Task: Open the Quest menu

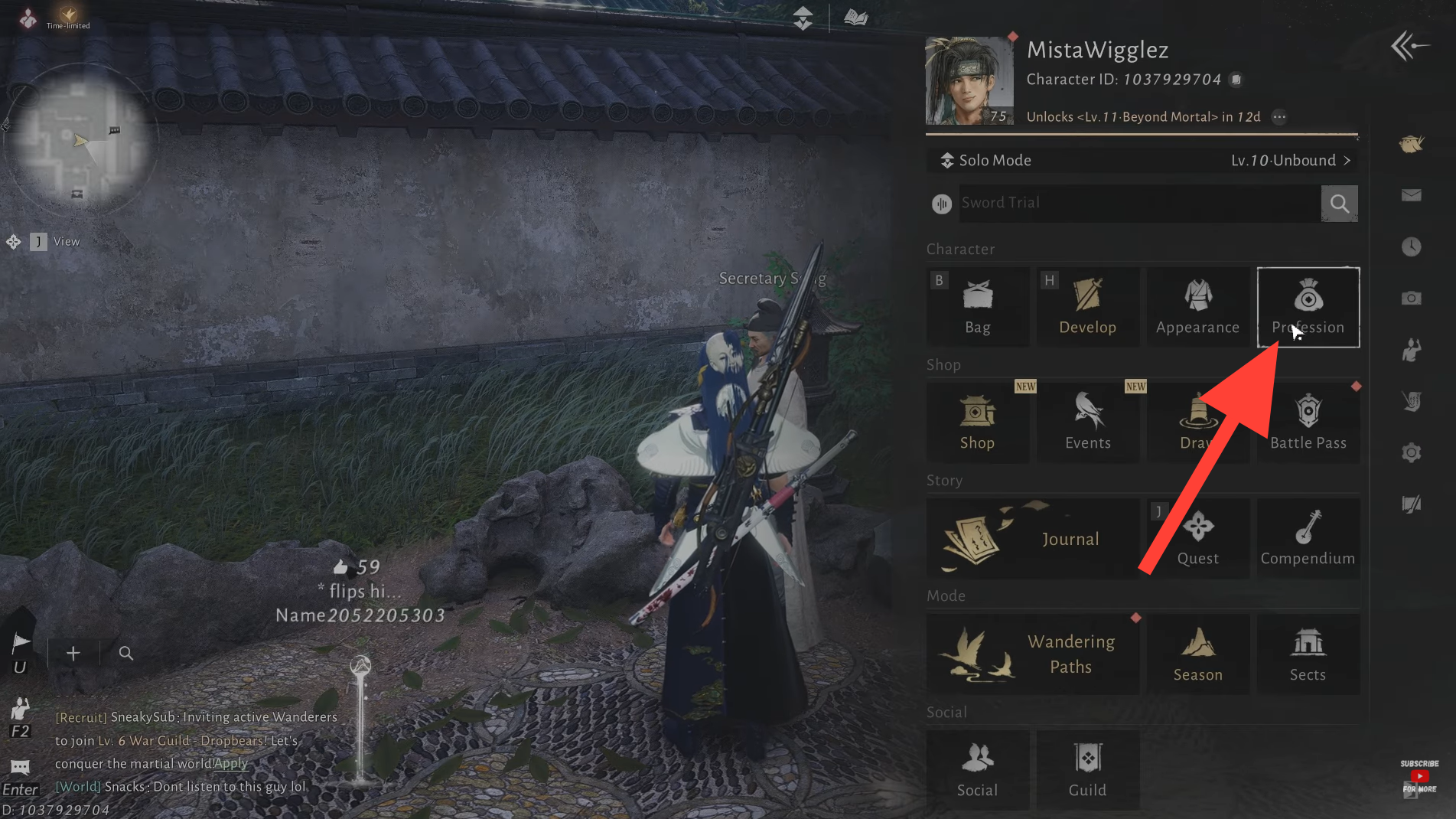Action: (1197, 538)
